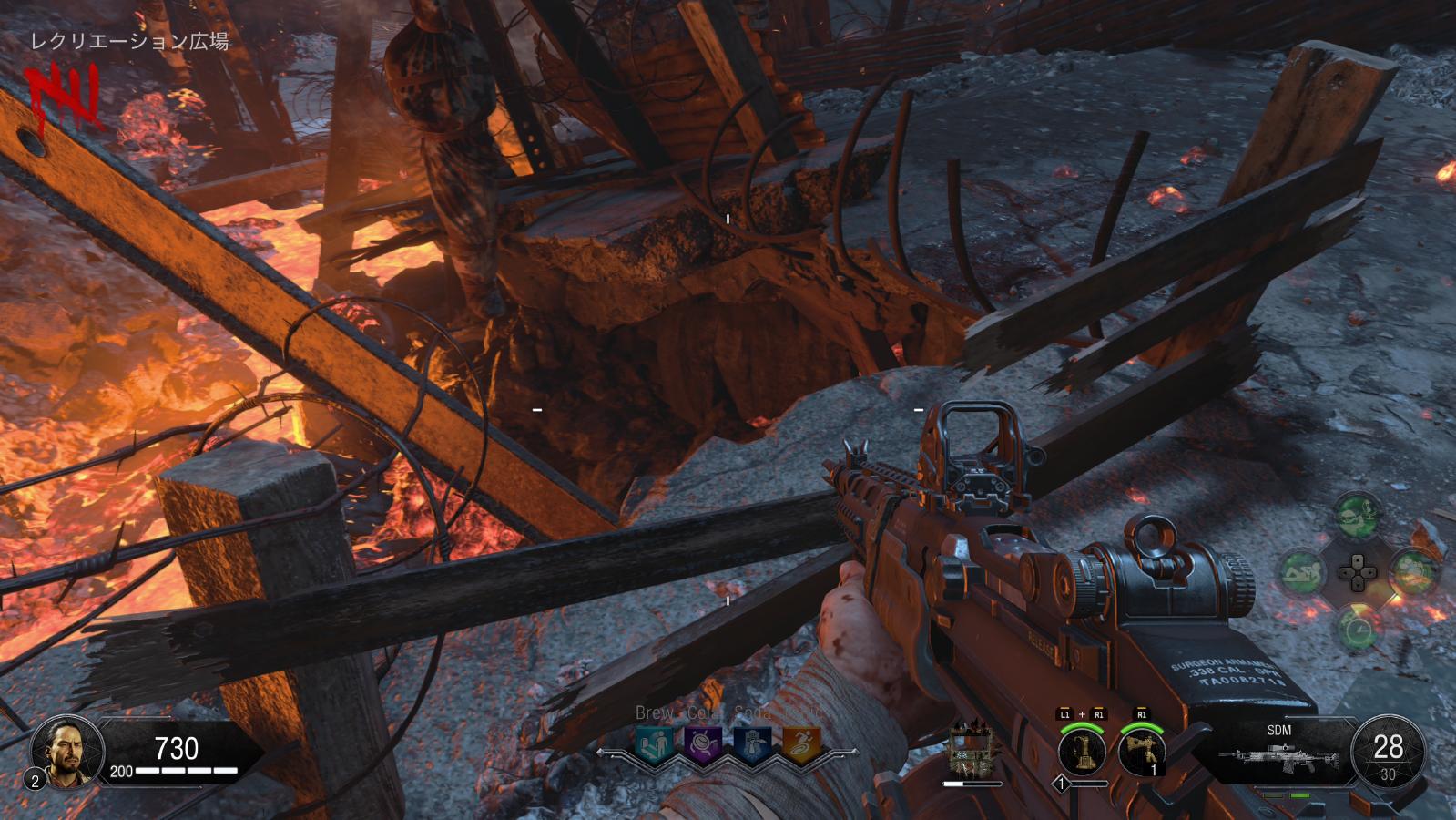The height and width of the screenshot is (820, 1456).
Task: Activate the right elixir on the d-pad wheel
Action: coord(1413,573)
